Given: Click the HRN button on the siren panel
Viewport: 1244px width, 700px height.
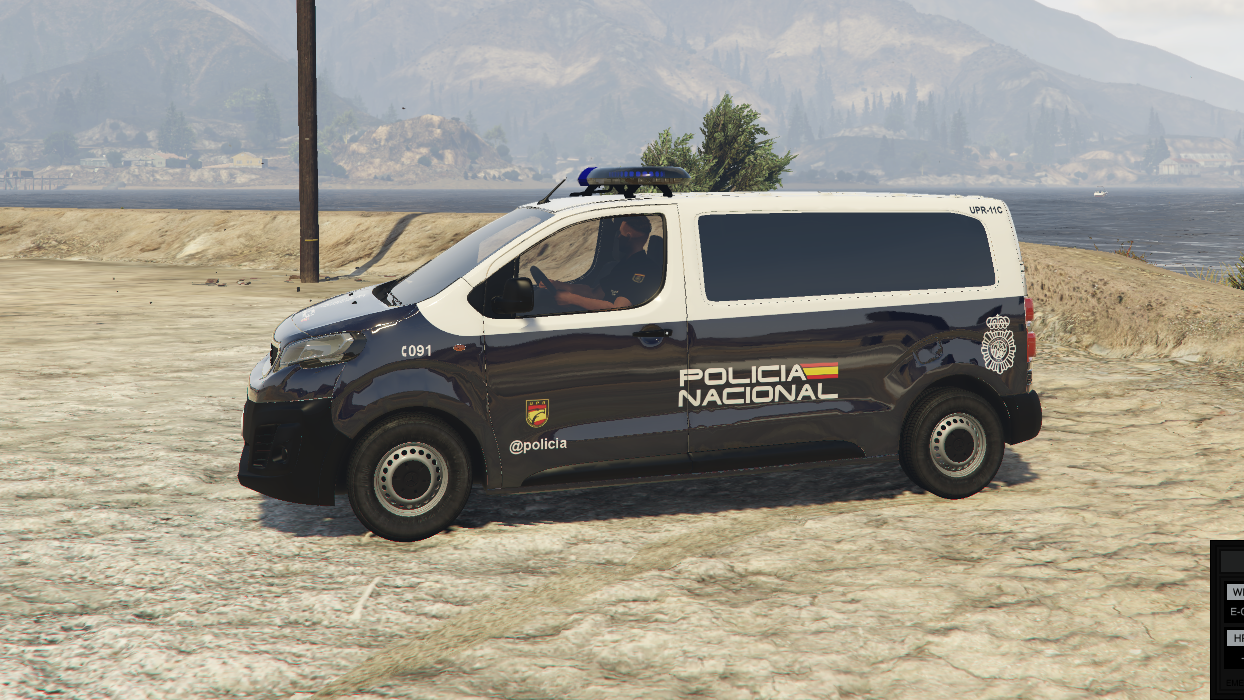Looking at the screenshot, I should 1236,638.
